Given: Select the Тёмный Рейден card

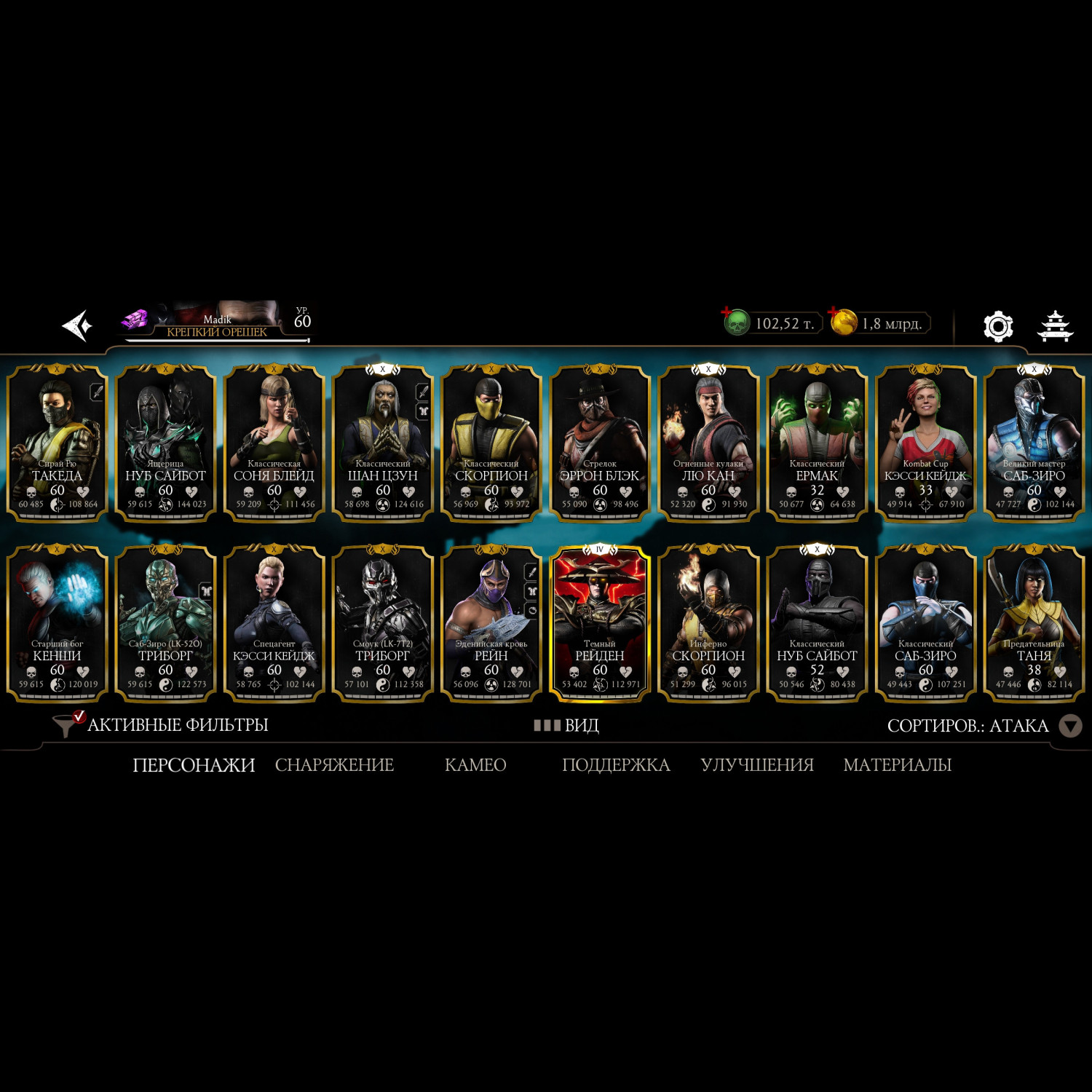Looking at the screenshot, I should click(599, 623).
